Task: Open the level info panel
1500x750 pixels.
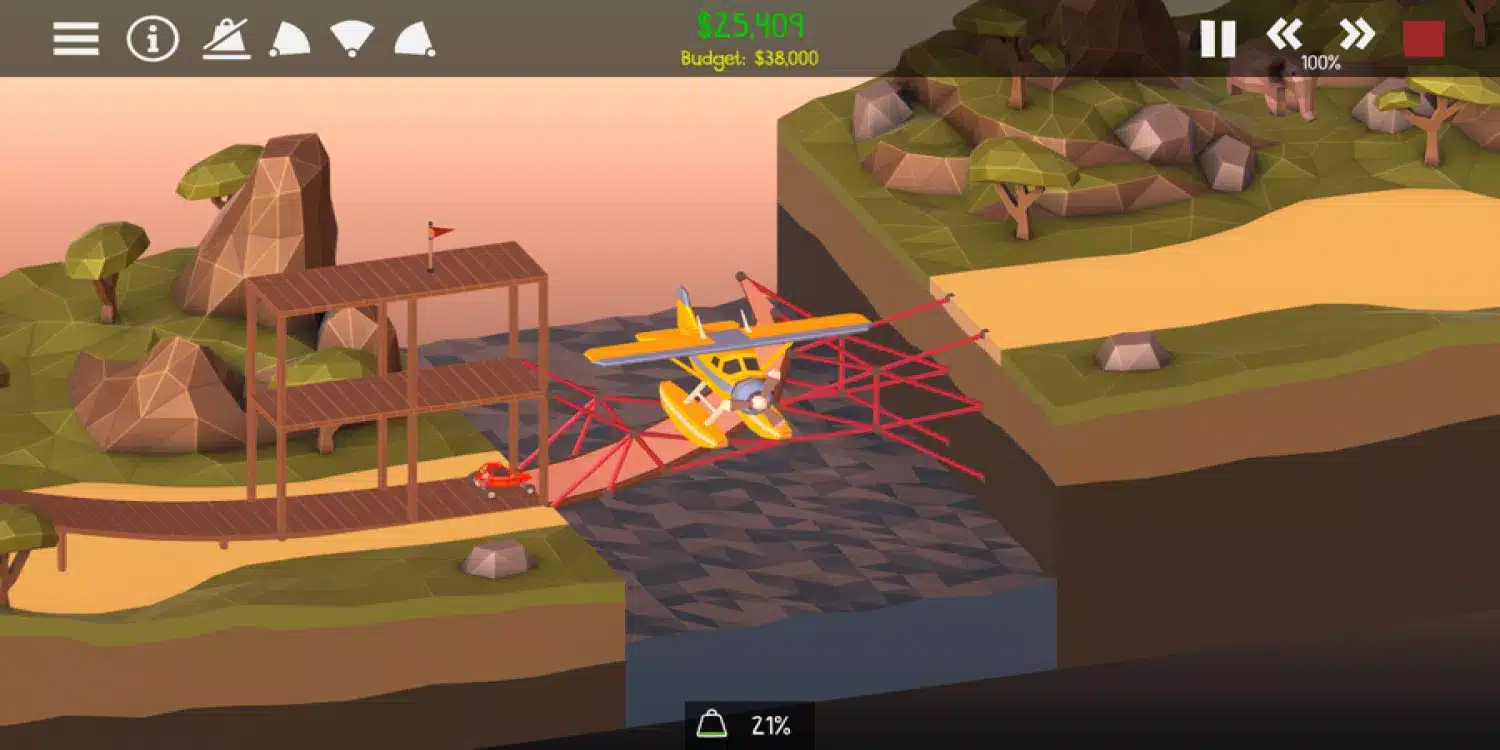Action: [151, 39]
